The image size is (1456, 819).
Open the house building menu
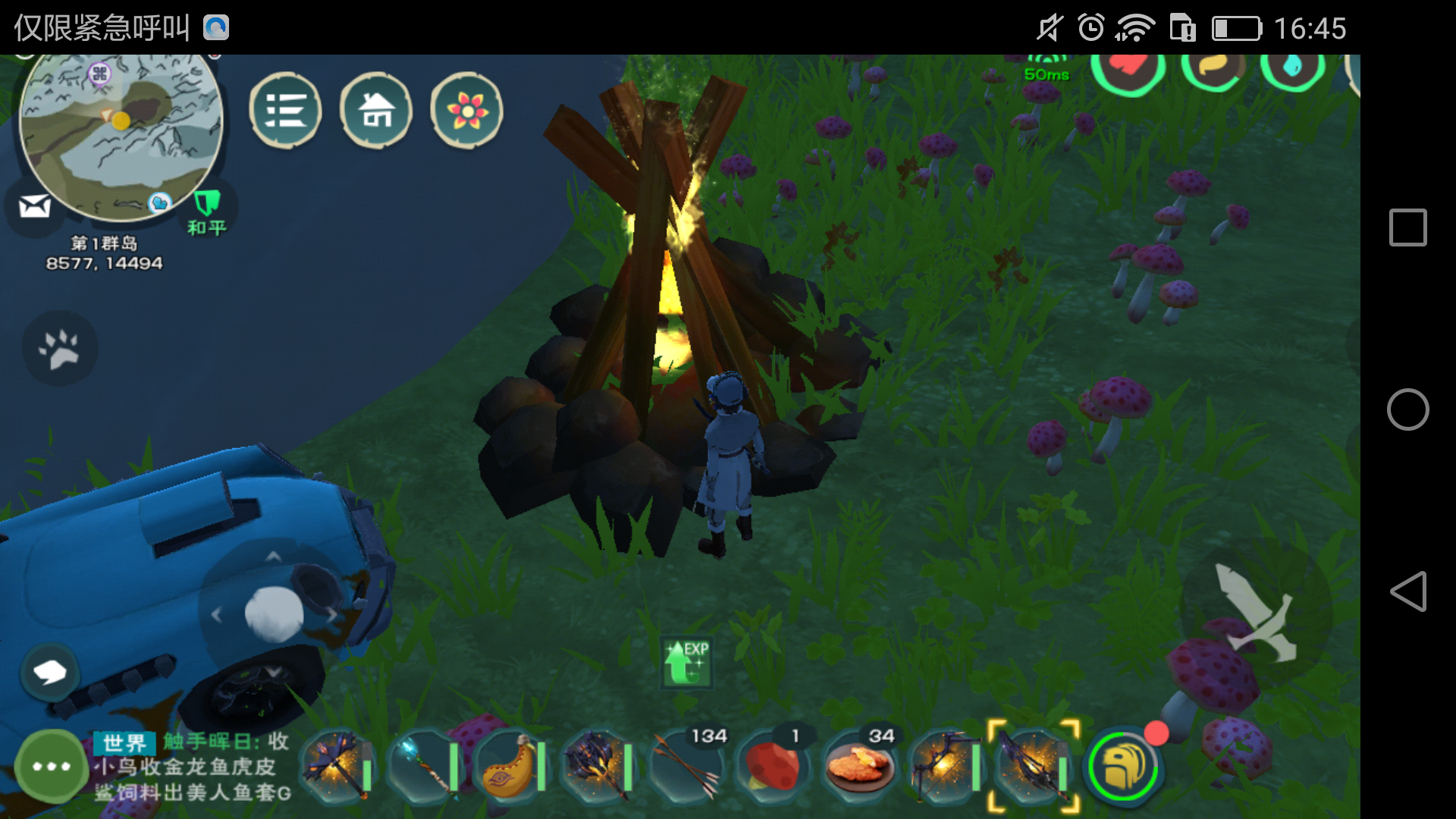click(376, 111)
